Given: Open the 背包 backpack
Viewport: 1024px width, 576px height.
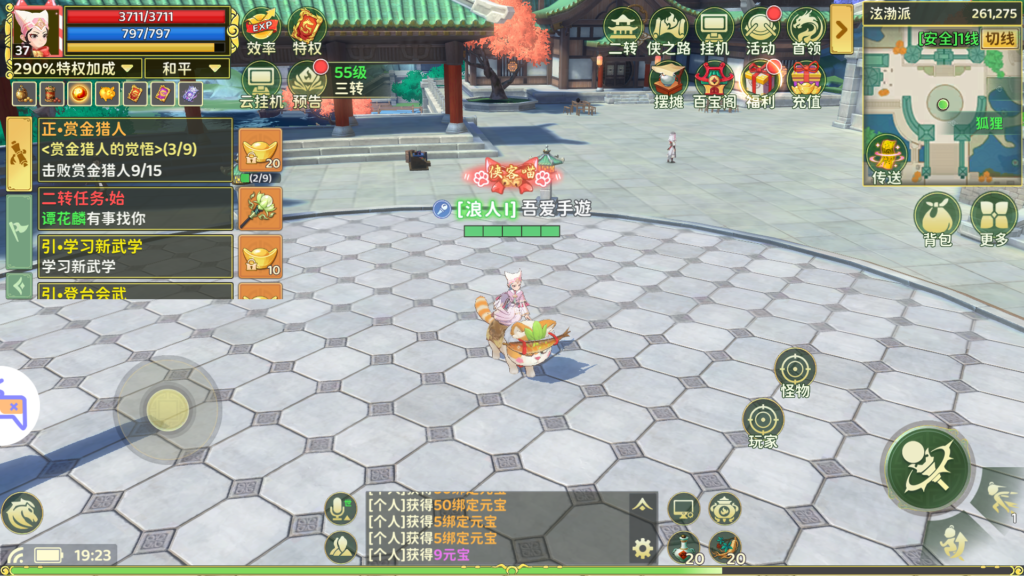Looking at the screenshot, I should point(937,218).
